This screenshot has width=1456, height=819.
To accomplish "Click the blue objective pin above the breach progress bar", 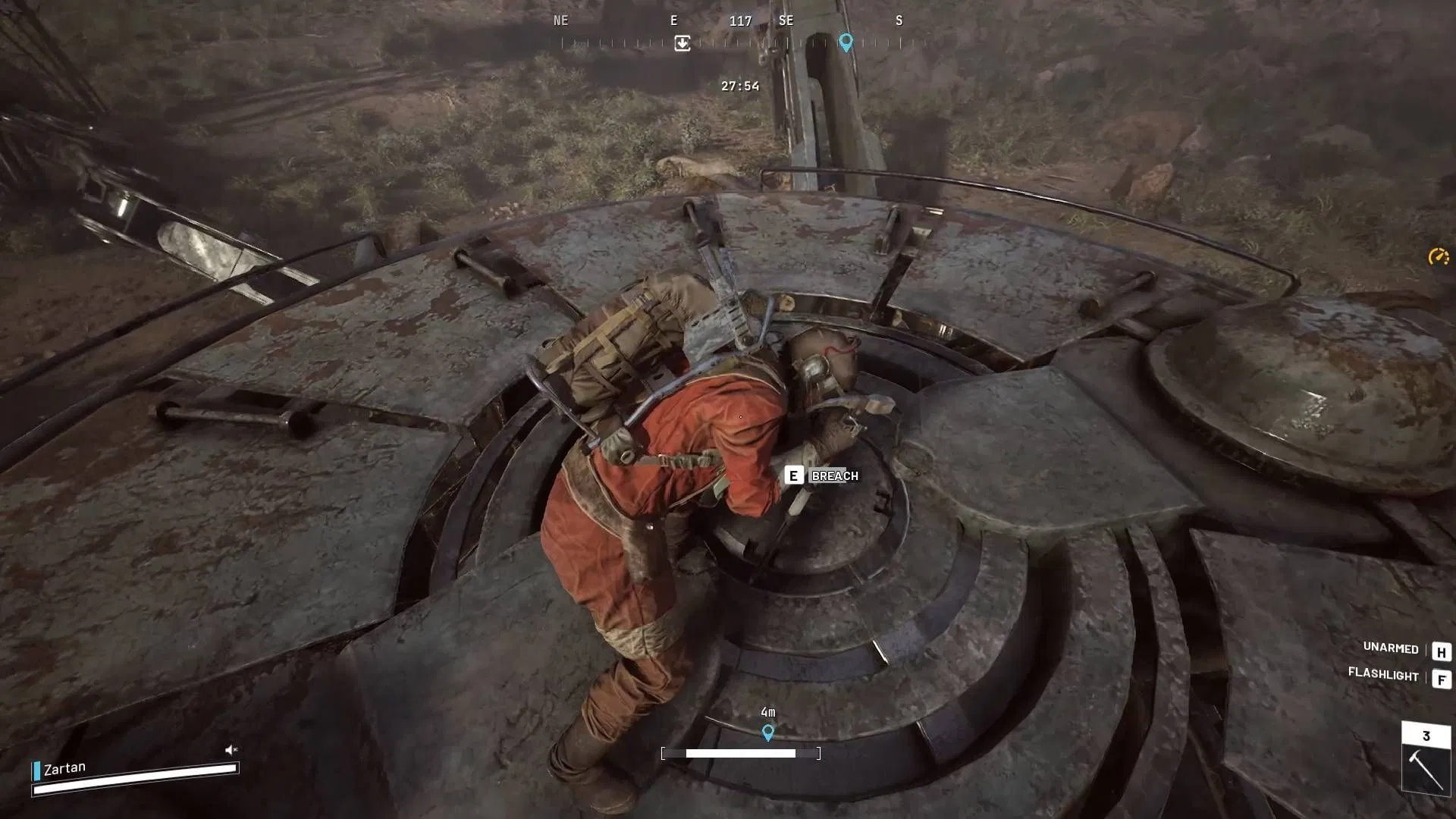I will tap(768, 733).
